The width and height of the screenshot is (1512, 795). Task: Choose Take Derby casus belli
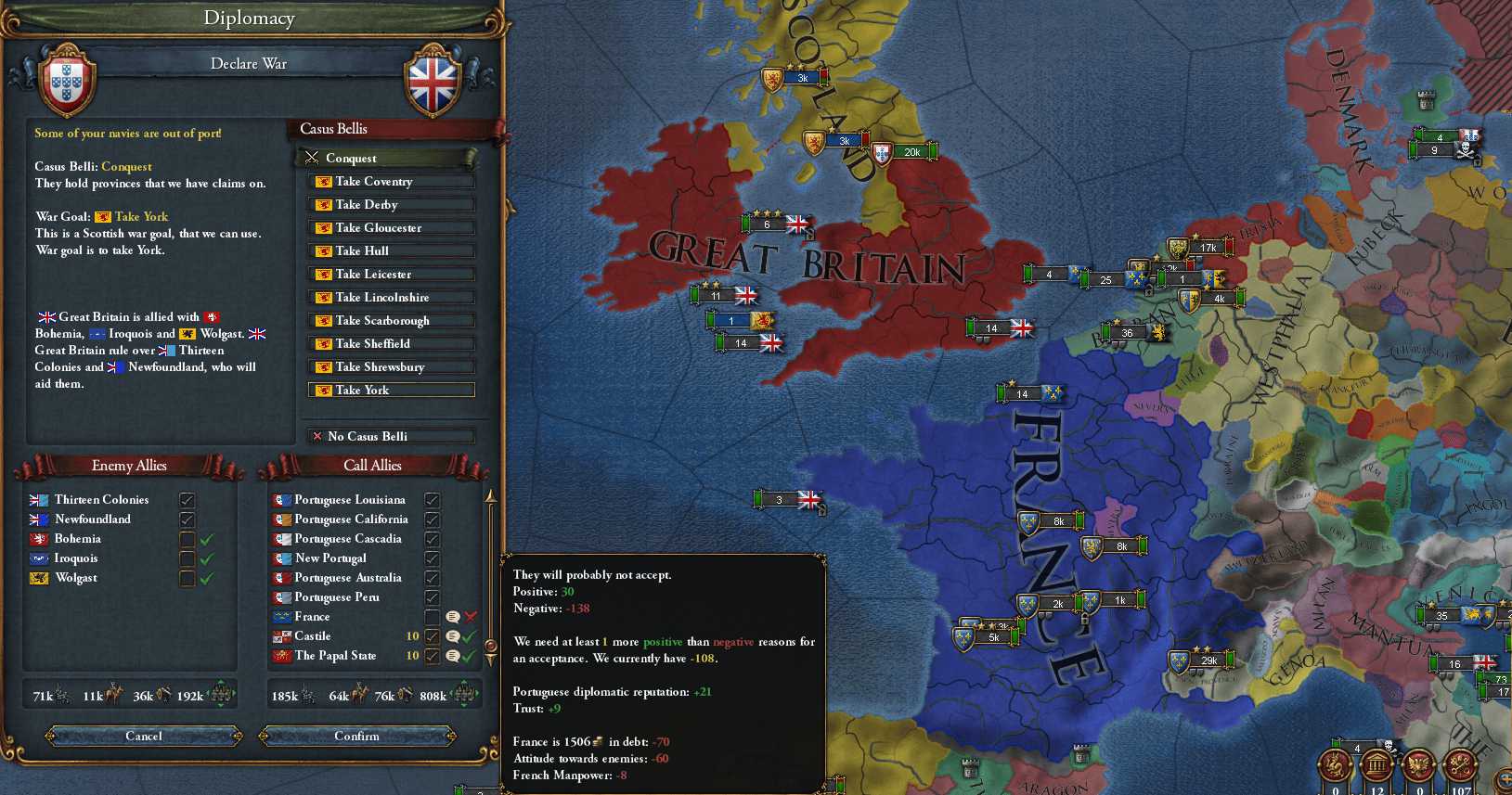391,205
